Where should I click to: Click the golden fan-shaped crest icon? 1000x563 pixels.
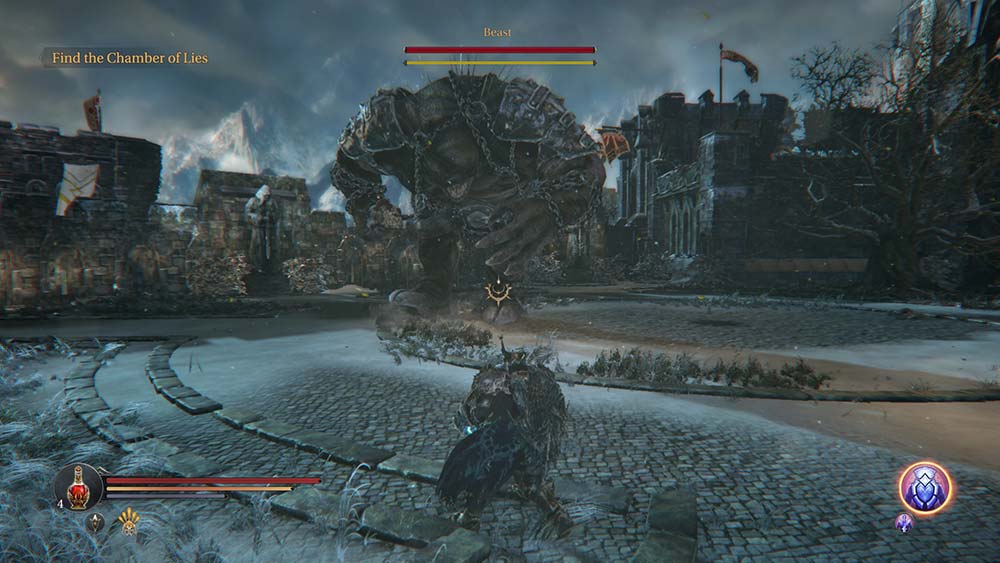[x=129, y=520]
